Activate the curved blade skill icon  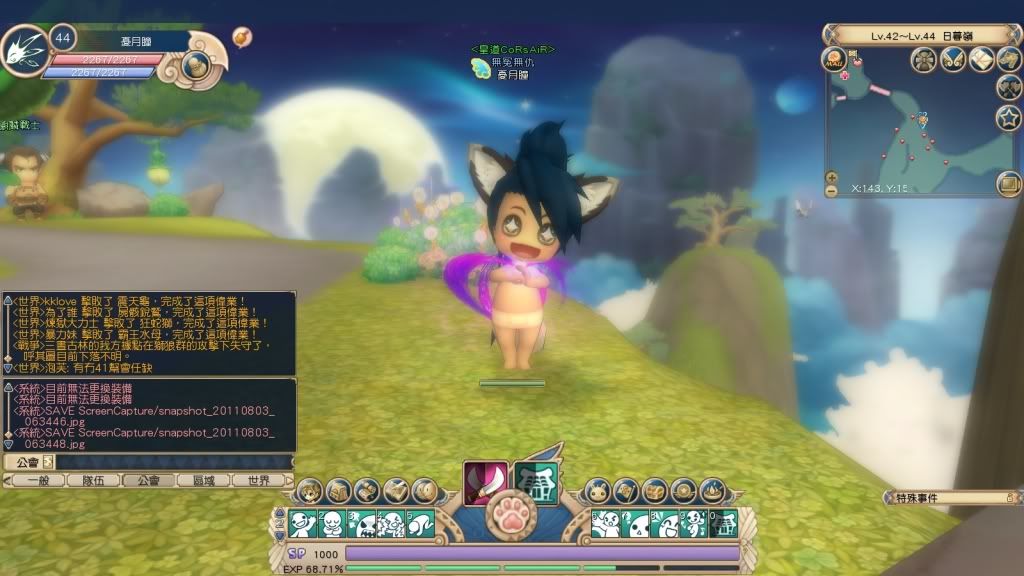tap(485, 483)
